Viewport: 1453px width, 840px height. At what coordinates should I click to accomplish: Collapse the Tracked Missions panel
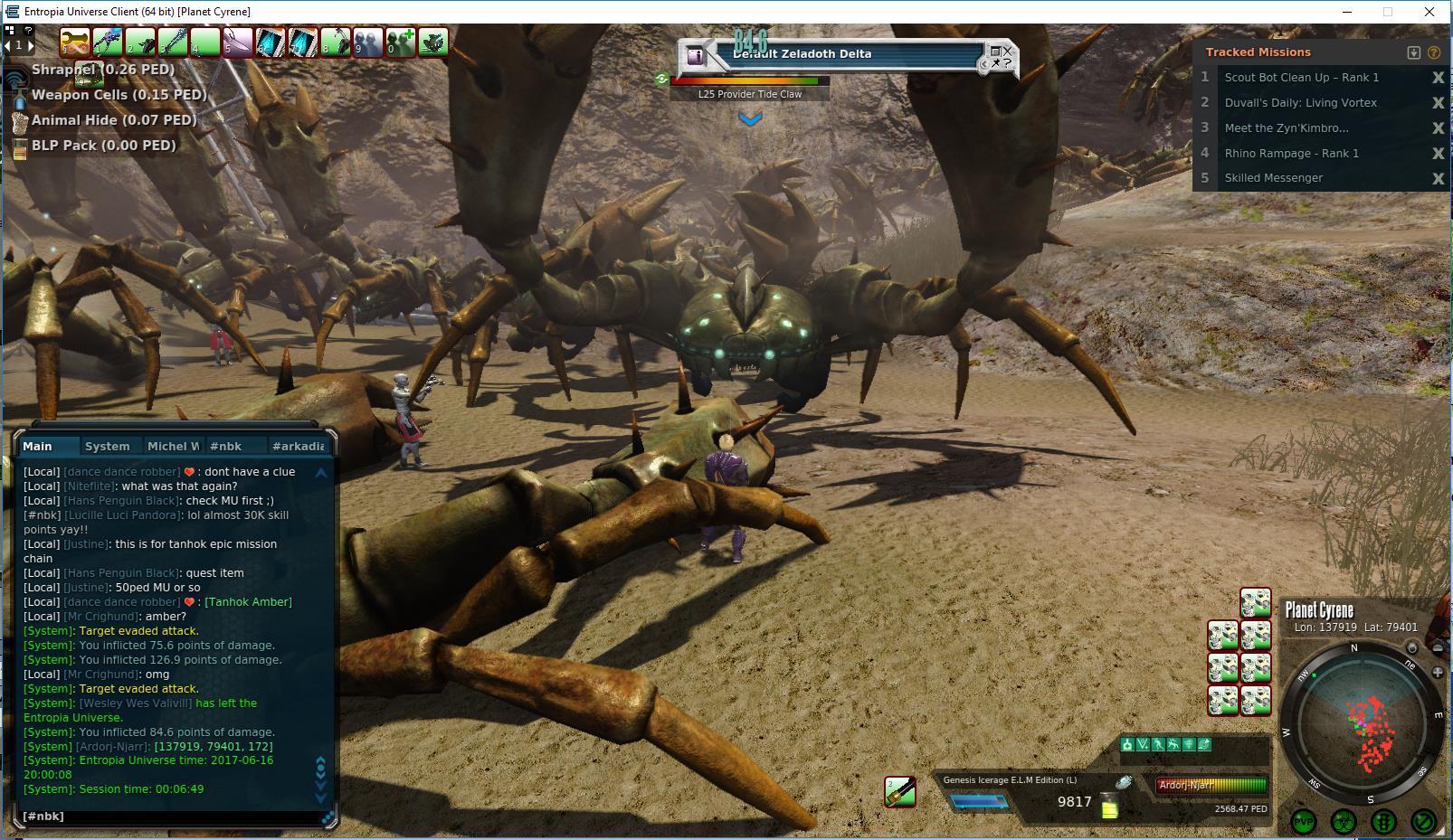click(1414, 52)
